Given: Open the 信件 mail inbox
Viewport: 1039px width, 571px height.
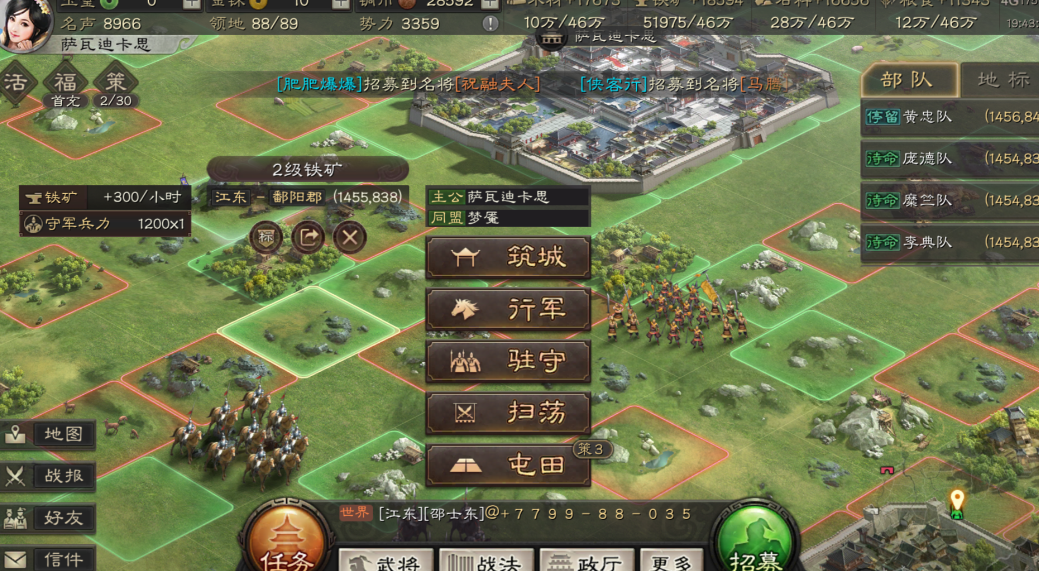Looking at the screenshot, I should [50, 559].
